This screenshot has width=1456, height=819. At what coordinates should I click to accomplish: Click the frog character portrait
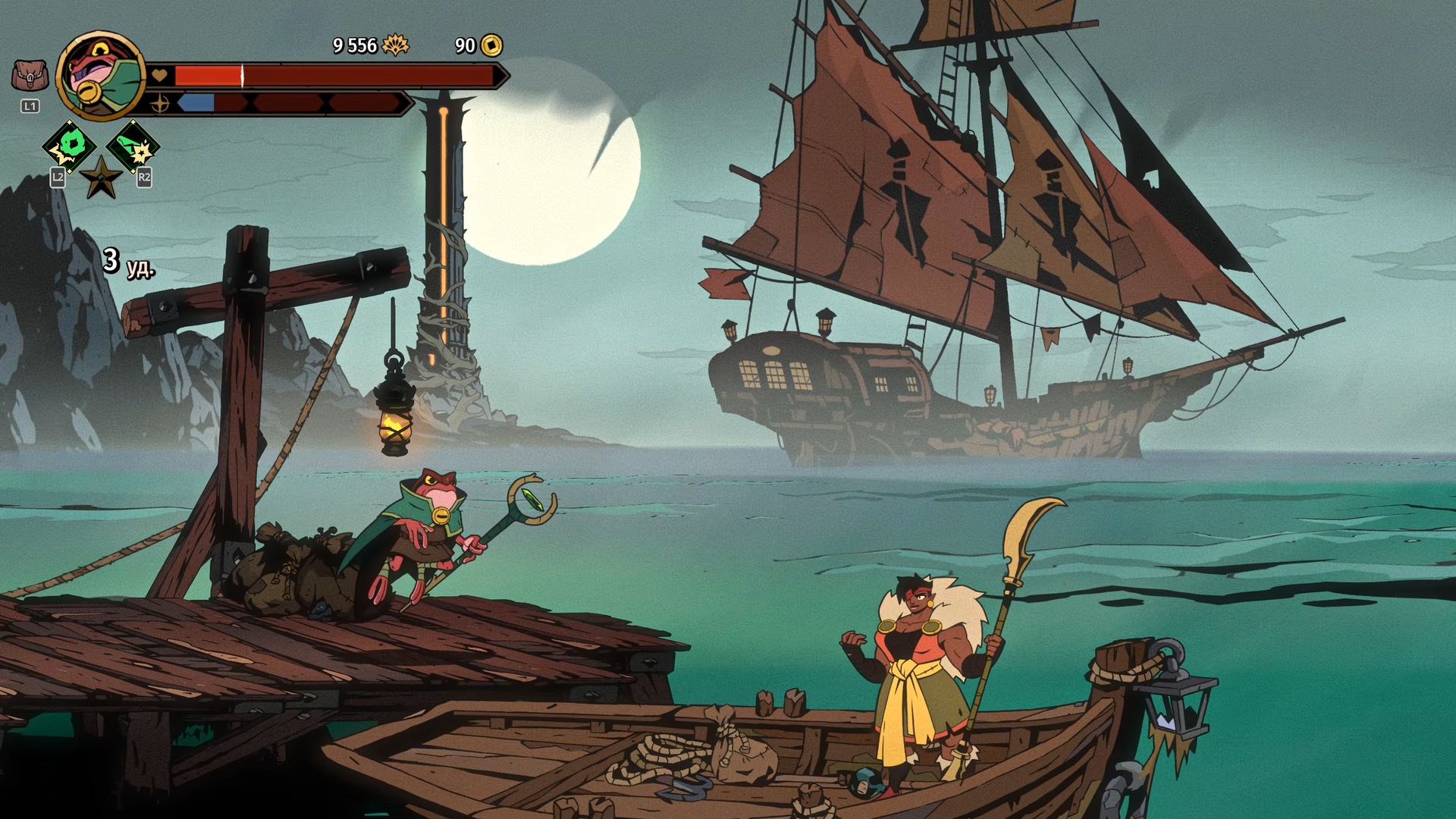click(x=100, y=76)
